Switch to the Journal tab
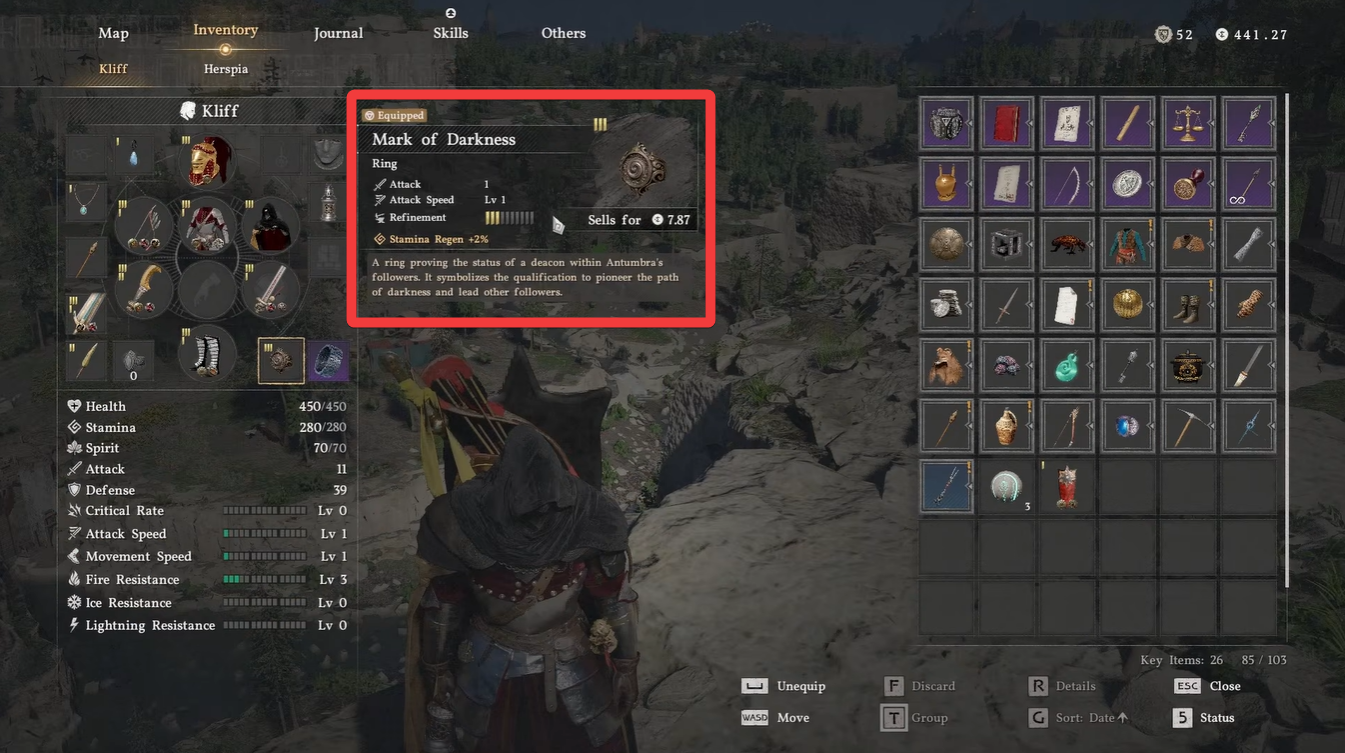This screenshot has height=753, width=1345. 338,33
